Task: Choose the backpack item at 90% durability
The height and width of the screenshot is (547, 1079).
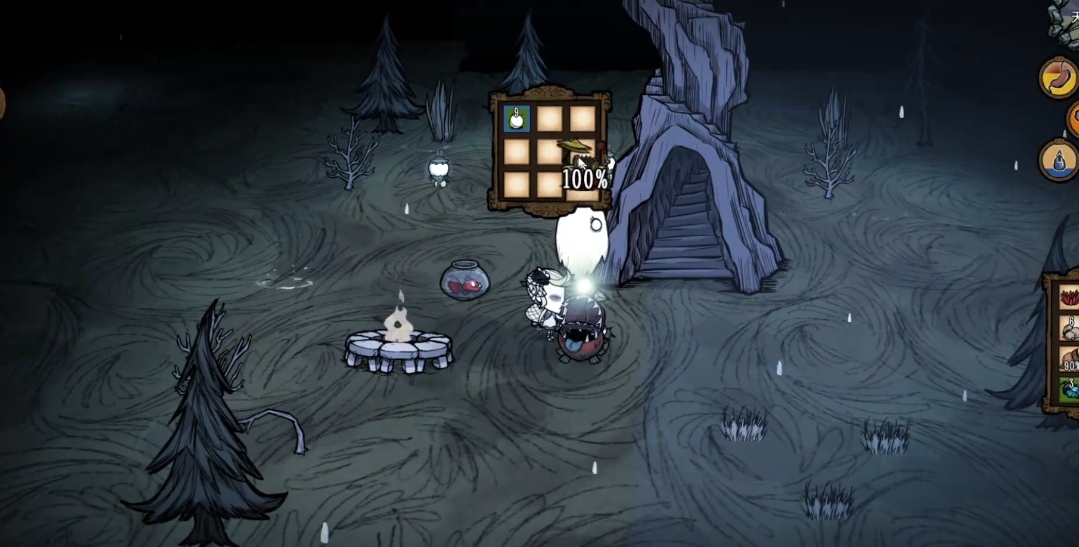Action: point(1070,359)
